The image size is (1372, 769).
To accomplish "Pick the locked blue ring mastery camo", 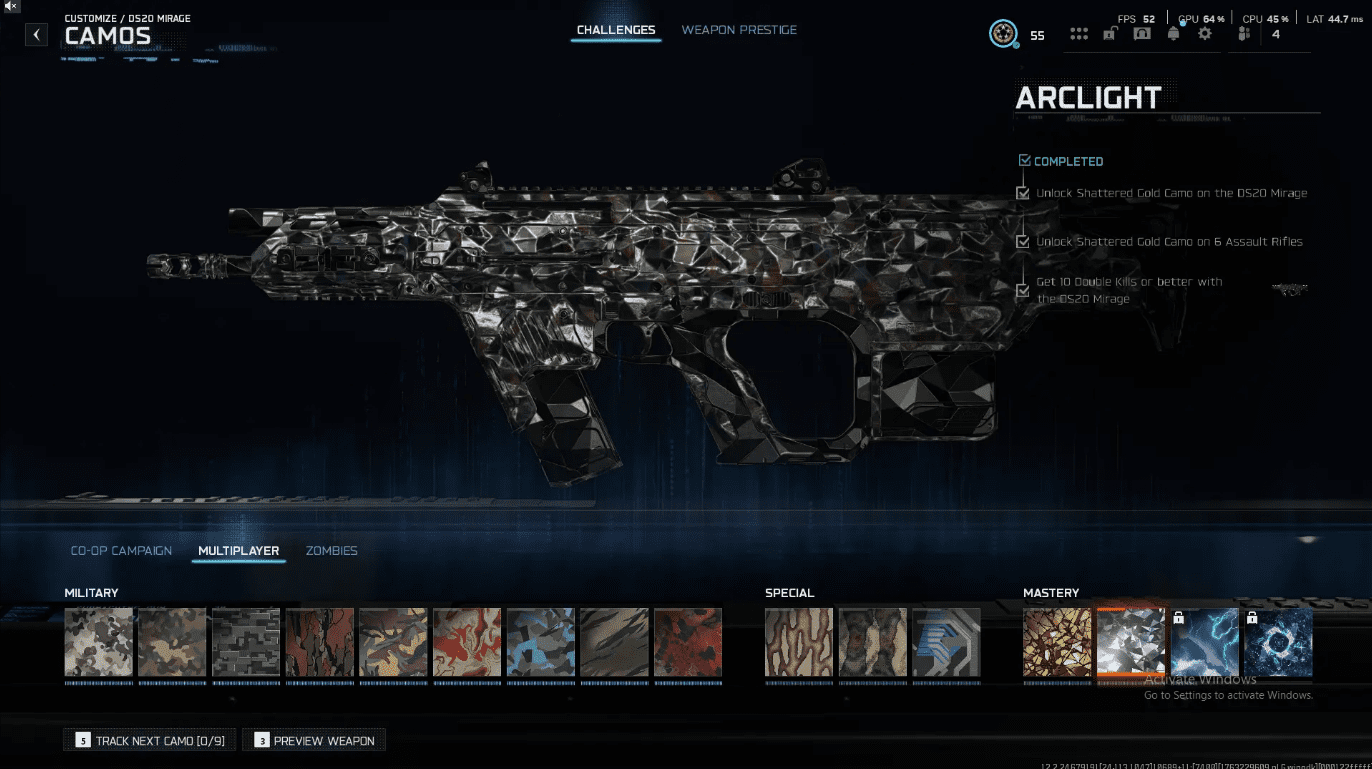I will 1278,643.
